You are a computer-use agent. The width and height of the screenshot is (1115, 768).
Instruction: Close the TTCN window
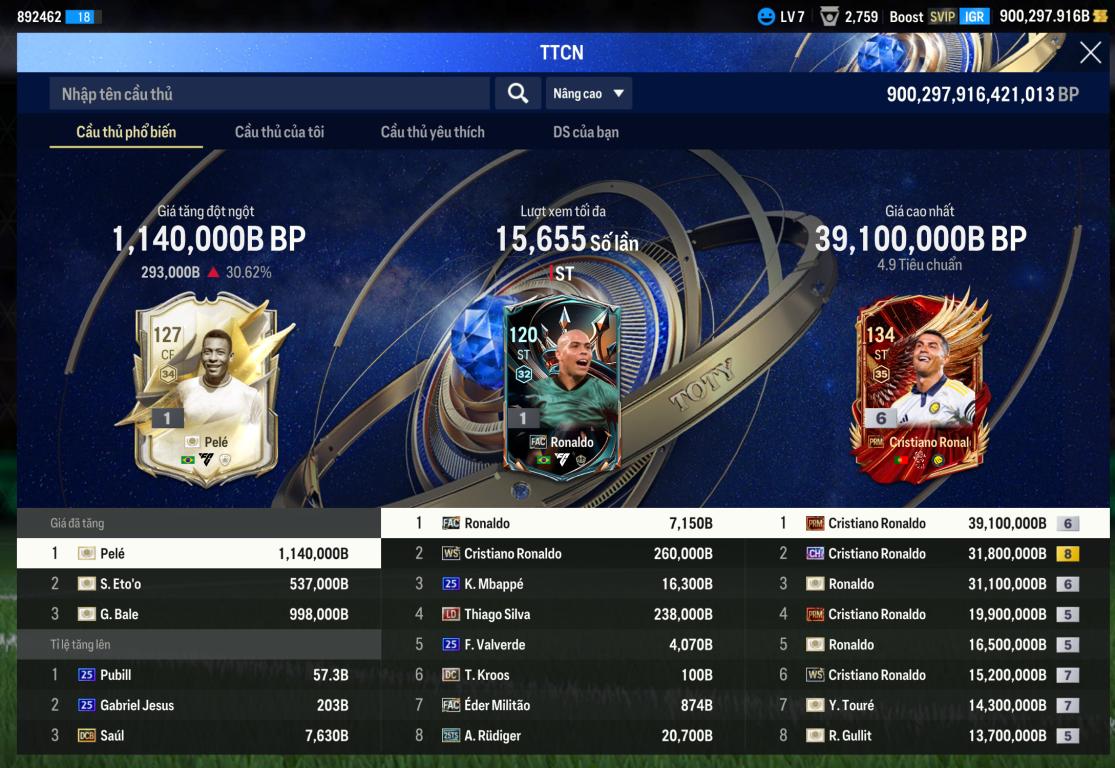(1090, 53)
